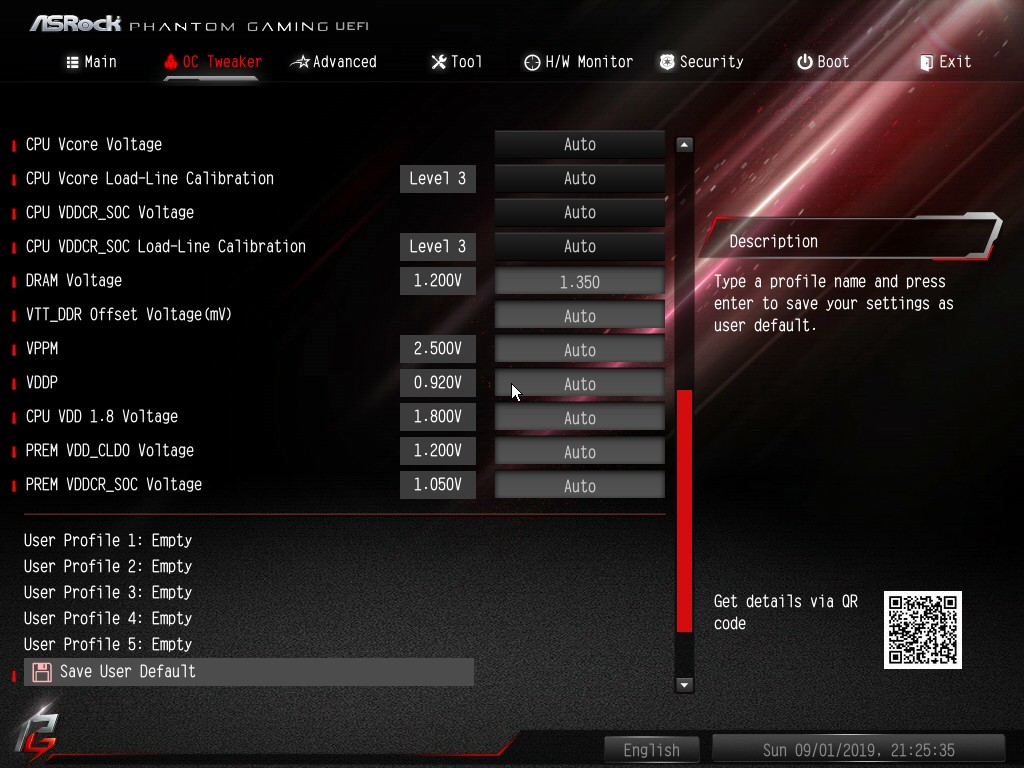Open the Security tab
Viewport: 1024px width, 768px height.
700,62
